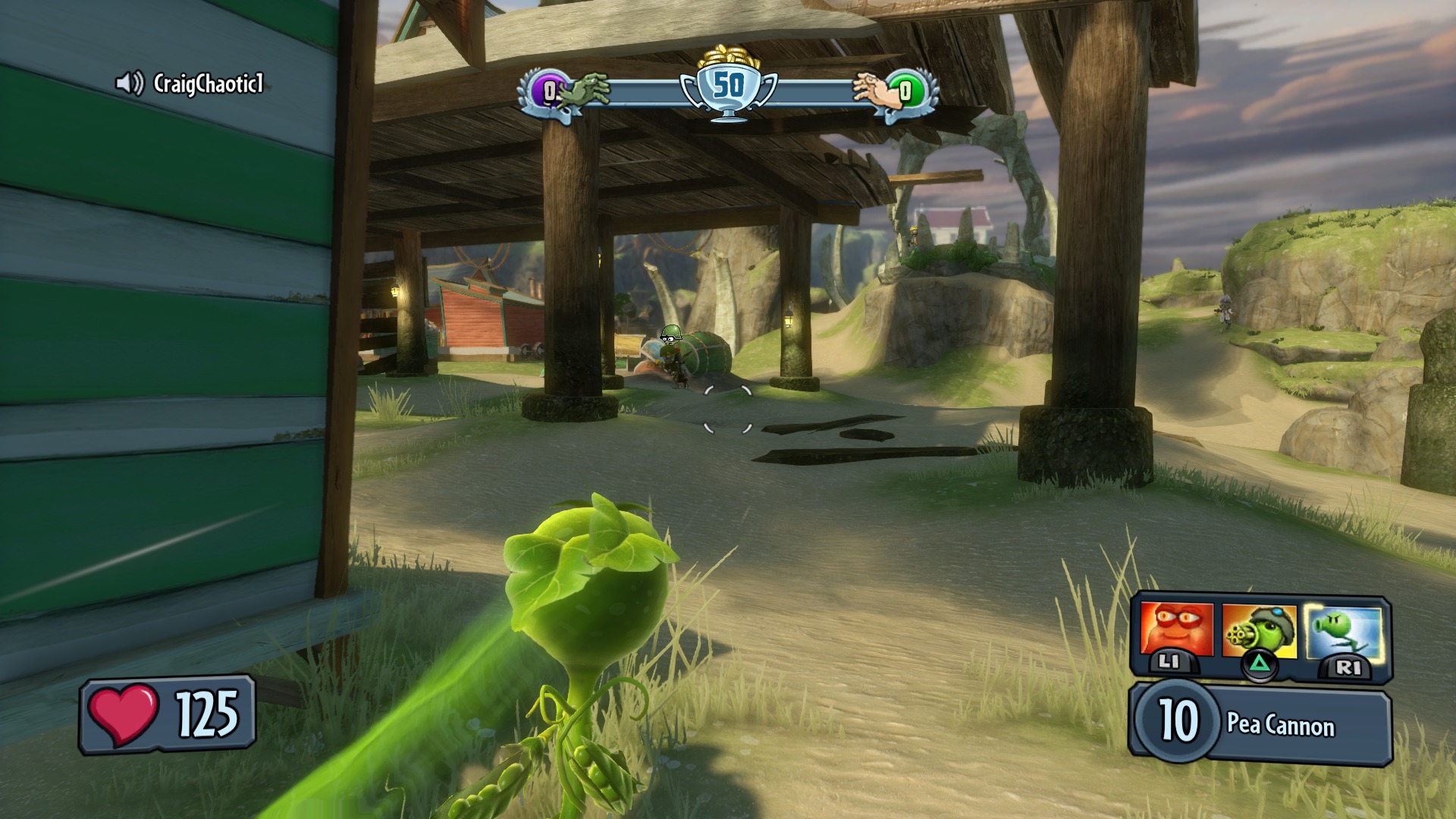The width and height of the screenshot is (1456, 819).
Task: Activate the Pea Gatling ability
Action: (1259, 631)
